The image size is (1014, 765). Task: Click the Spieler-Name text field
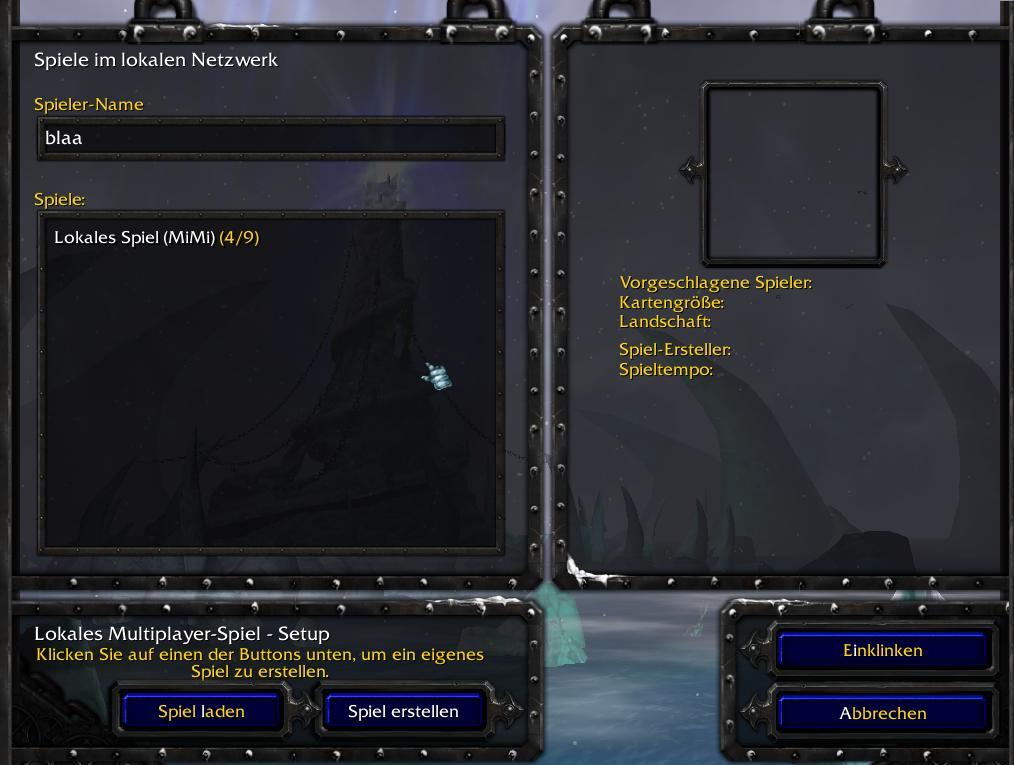(270, 138)
